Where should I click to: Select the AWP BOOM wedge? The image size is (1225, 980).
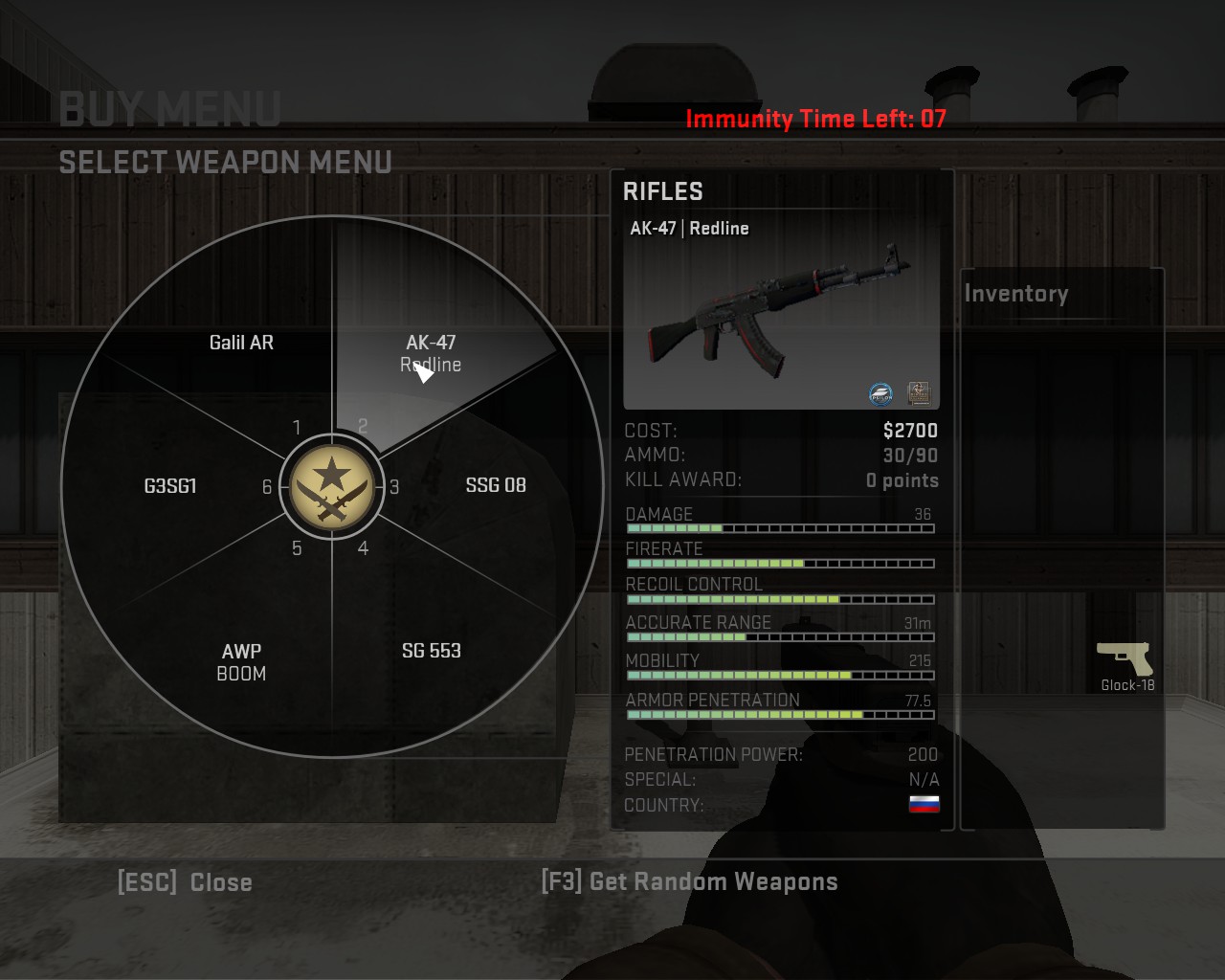(x=241, y=661)
